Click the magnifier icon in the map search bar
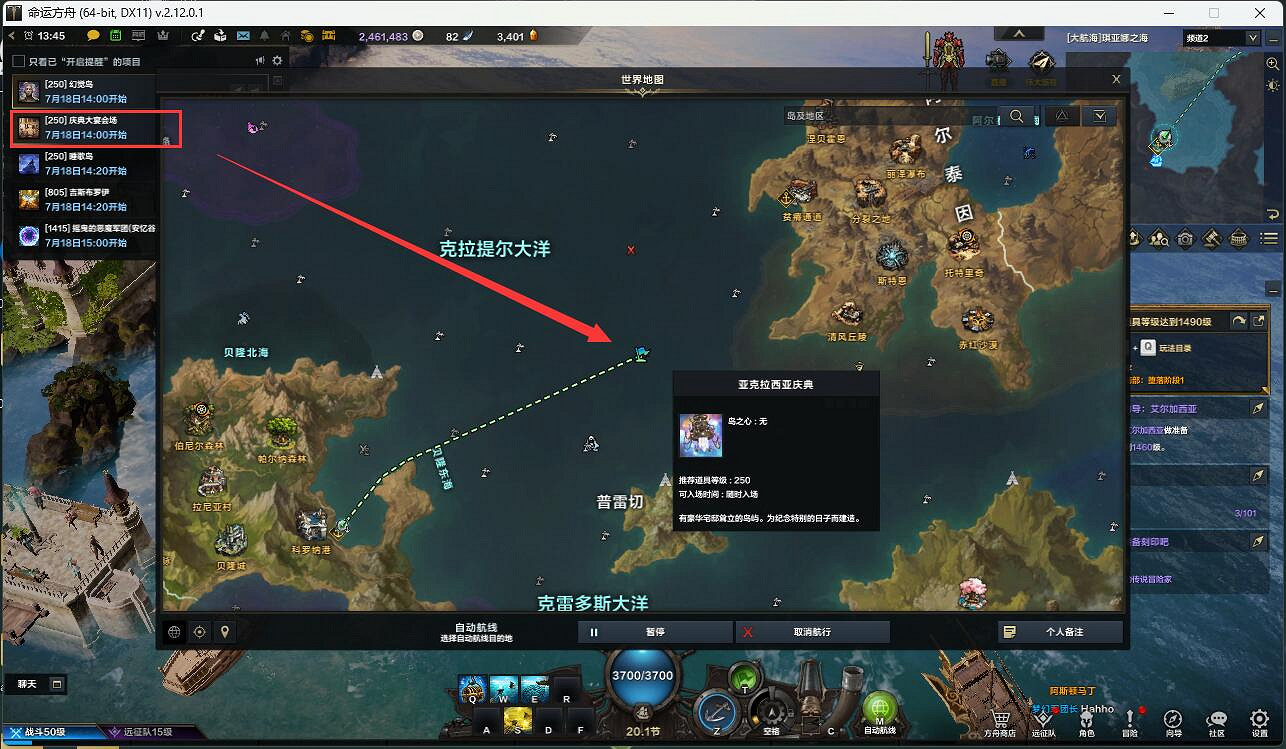Image resolution: width=1286 pixels, height=749 pixels. (x=1018, y=116)
